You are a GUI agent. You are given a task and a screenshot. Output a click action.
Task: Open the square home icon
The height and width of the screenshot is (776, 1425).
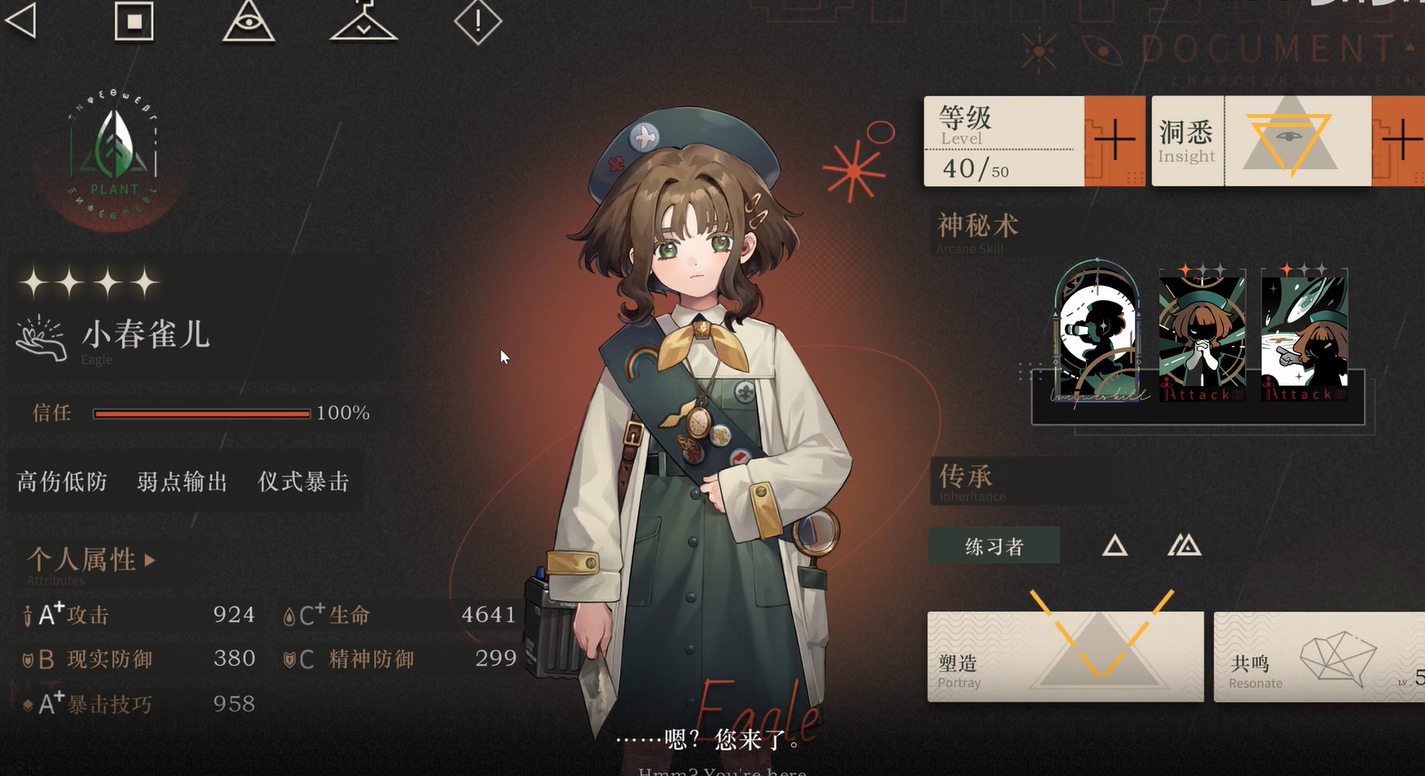click(x=134, y=21)
